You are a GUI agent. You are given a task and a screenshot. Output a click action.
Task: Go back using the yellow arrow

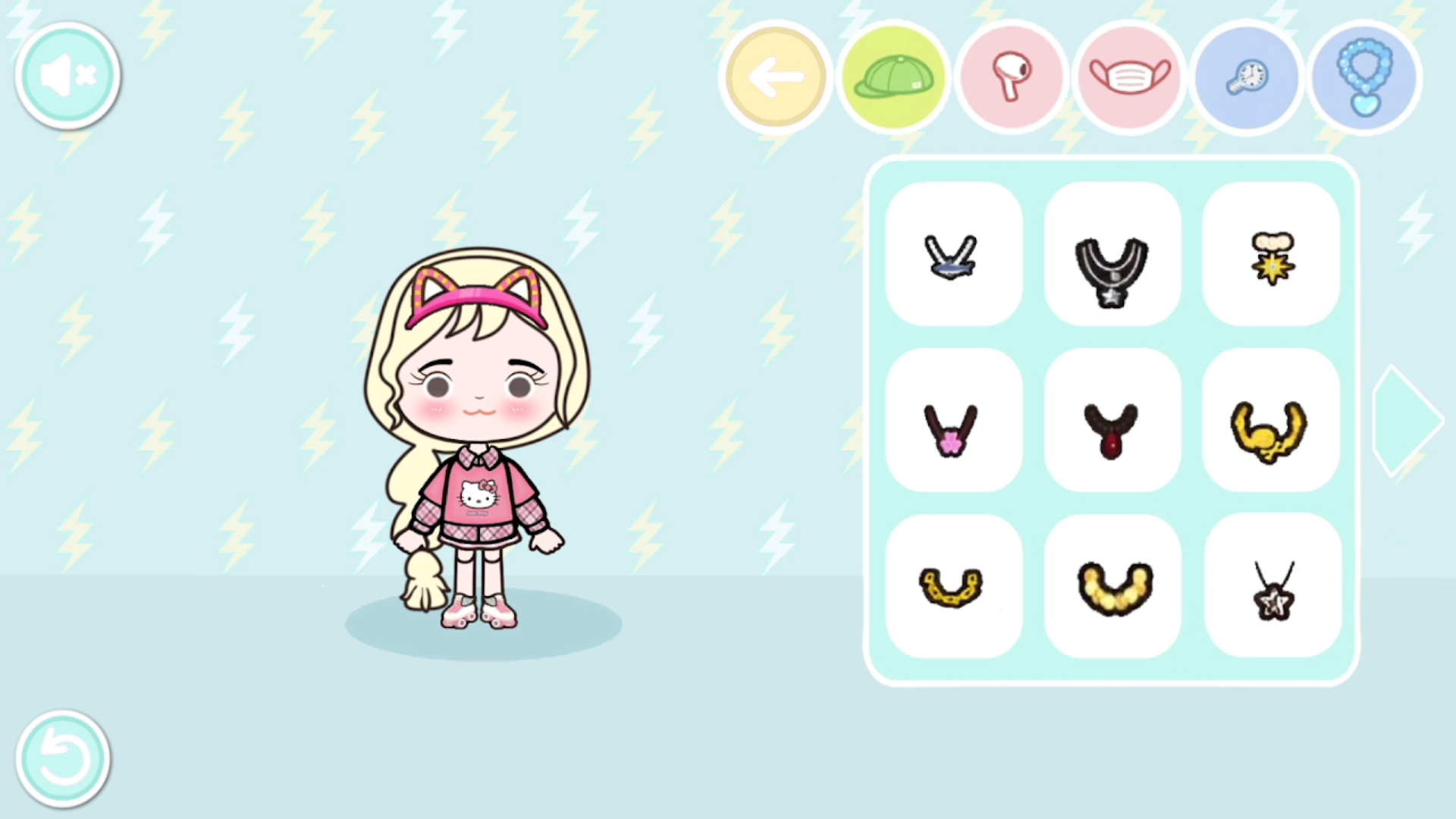click(x=775, y=75)
